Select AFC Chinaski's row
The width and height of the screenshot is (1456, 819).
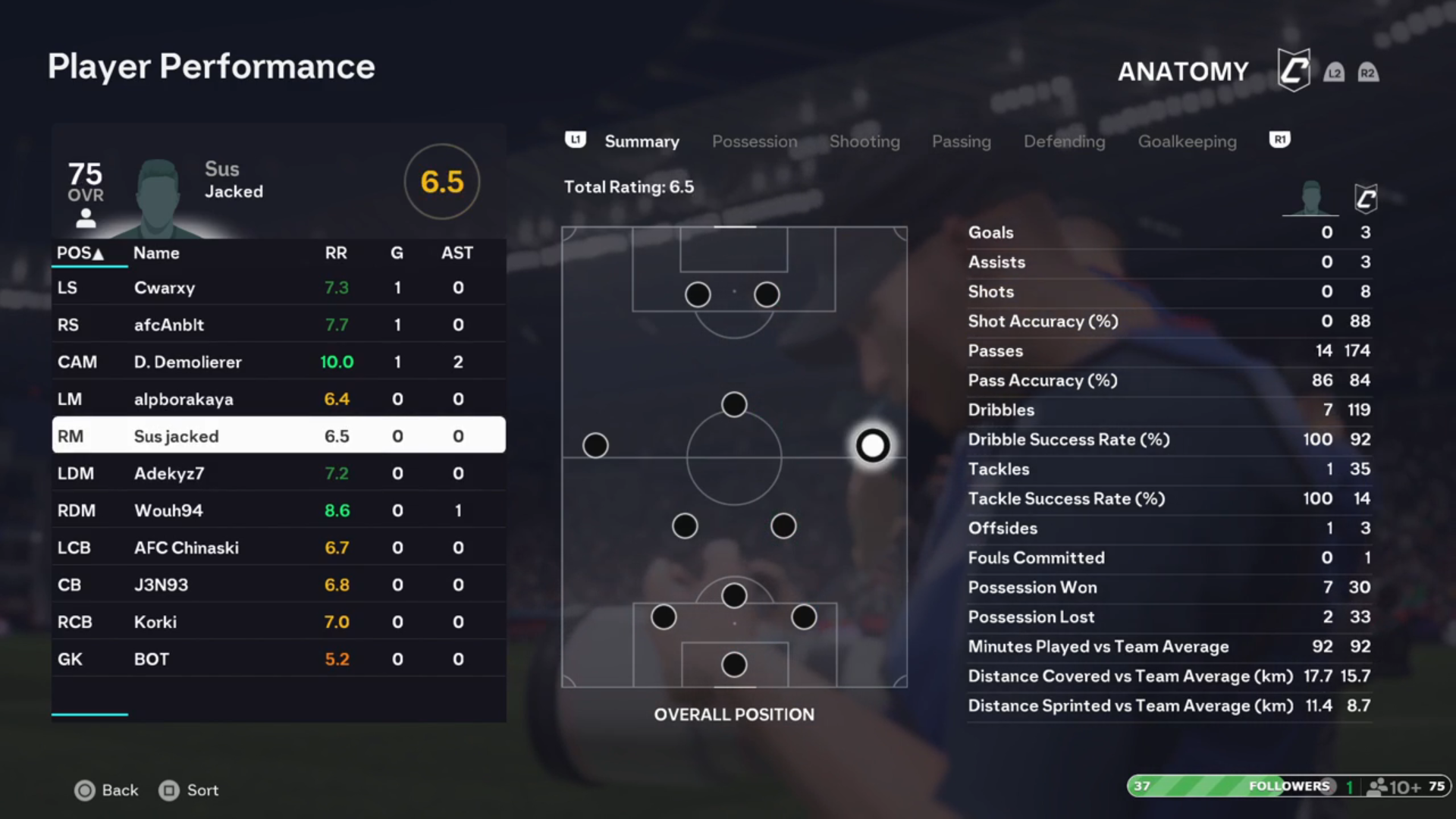278,548
